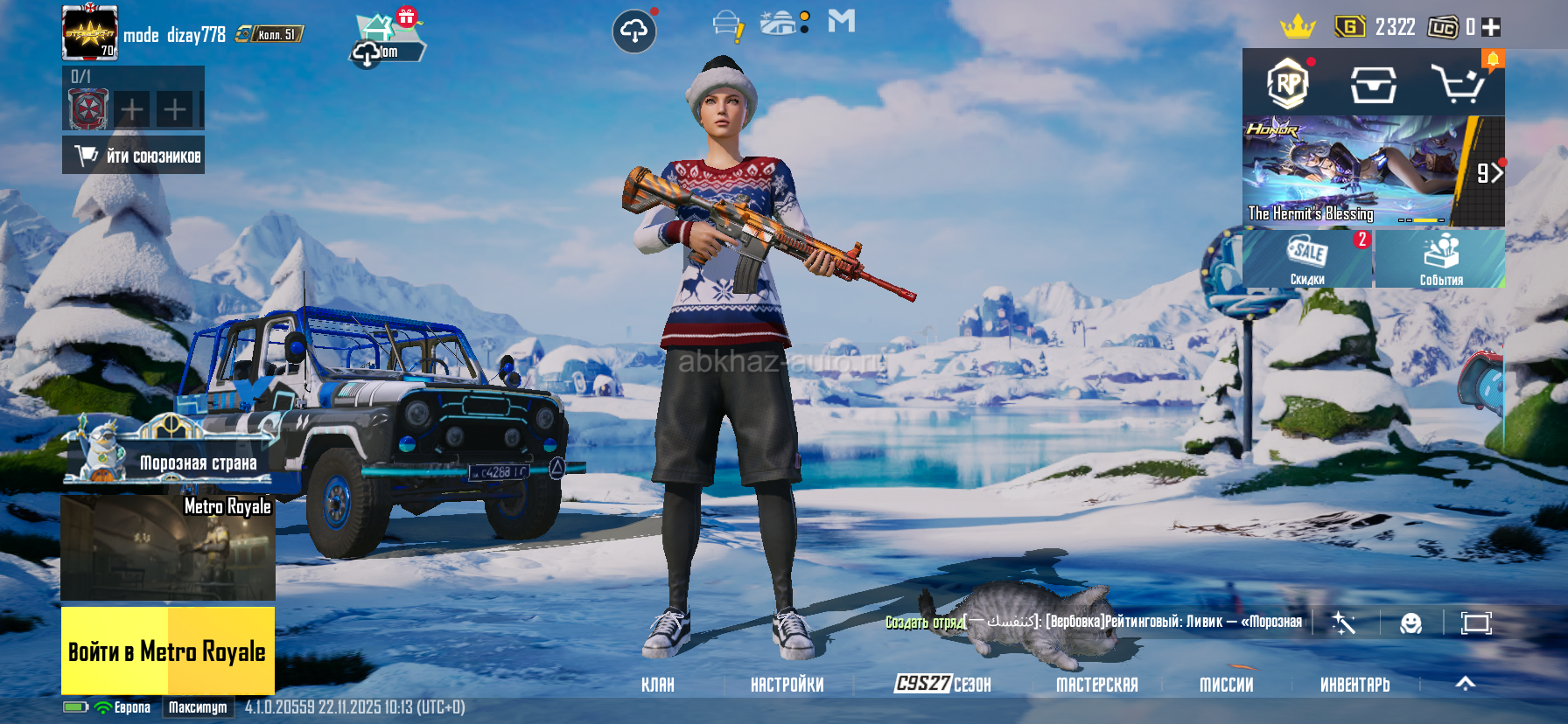Open the Мастерская workshop
Viewport: 1568px width, 724px height.
coord(1096,685)
